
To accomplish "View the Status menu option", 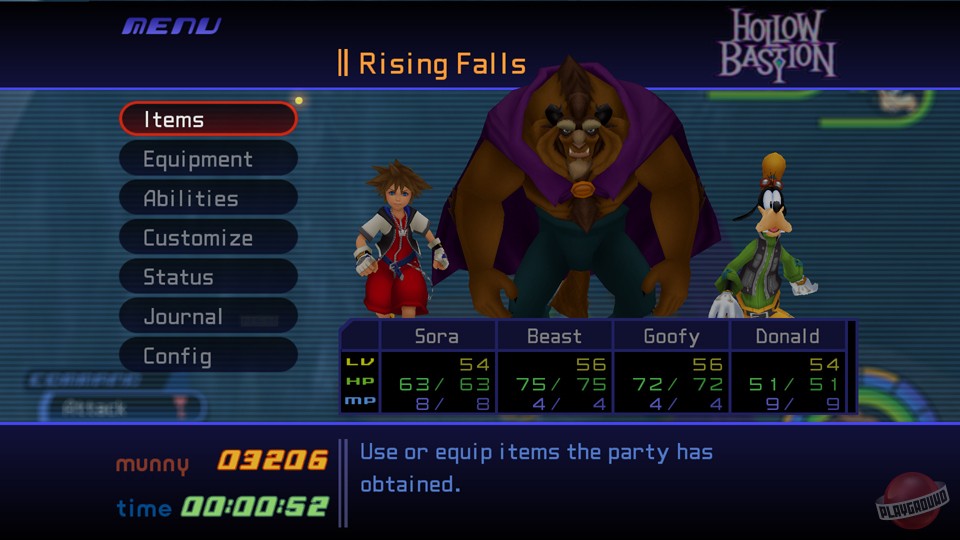I will tap(208, 277).
